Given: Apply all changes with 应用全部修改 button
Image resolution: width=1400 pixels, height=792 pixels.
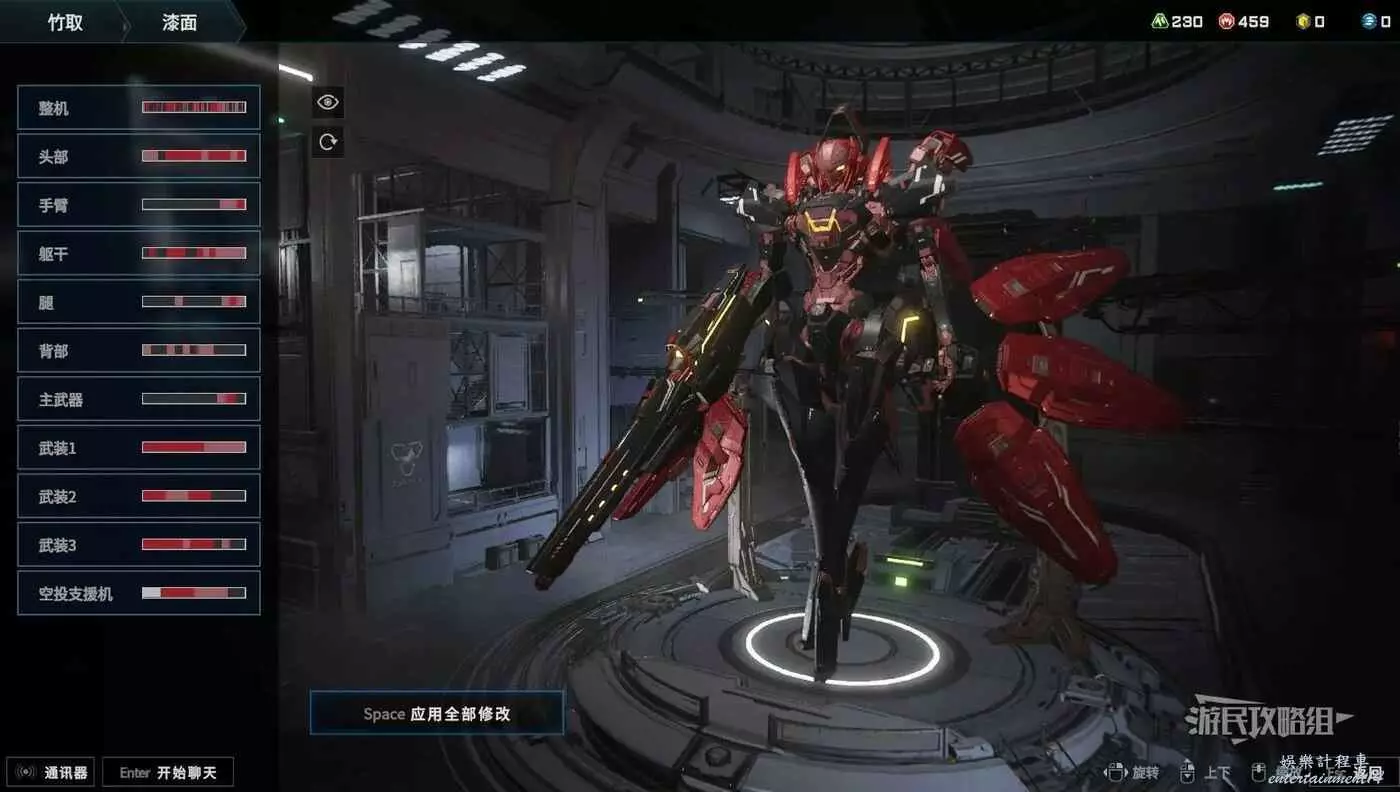Looking at the screenshot, I should click(x=437, y=713).
